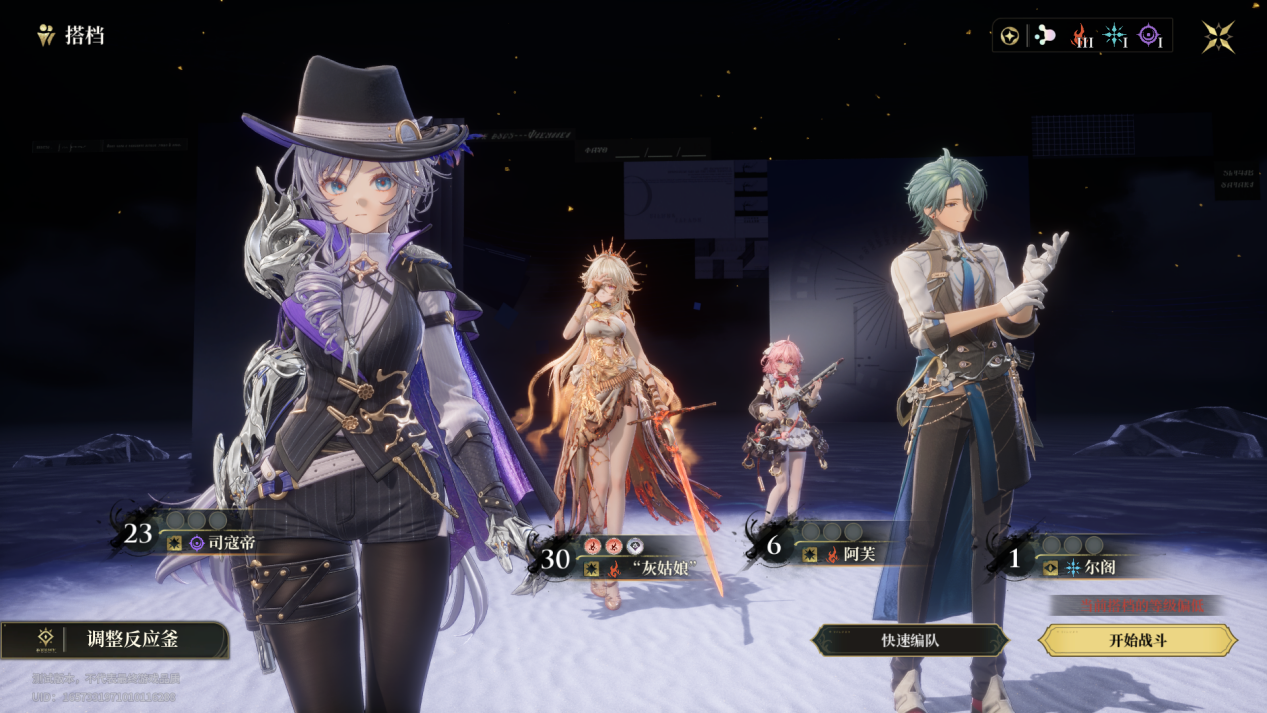The image size is (1267, 713).
Task: View the cyan ice element resonance icon
Action: 1114,37
